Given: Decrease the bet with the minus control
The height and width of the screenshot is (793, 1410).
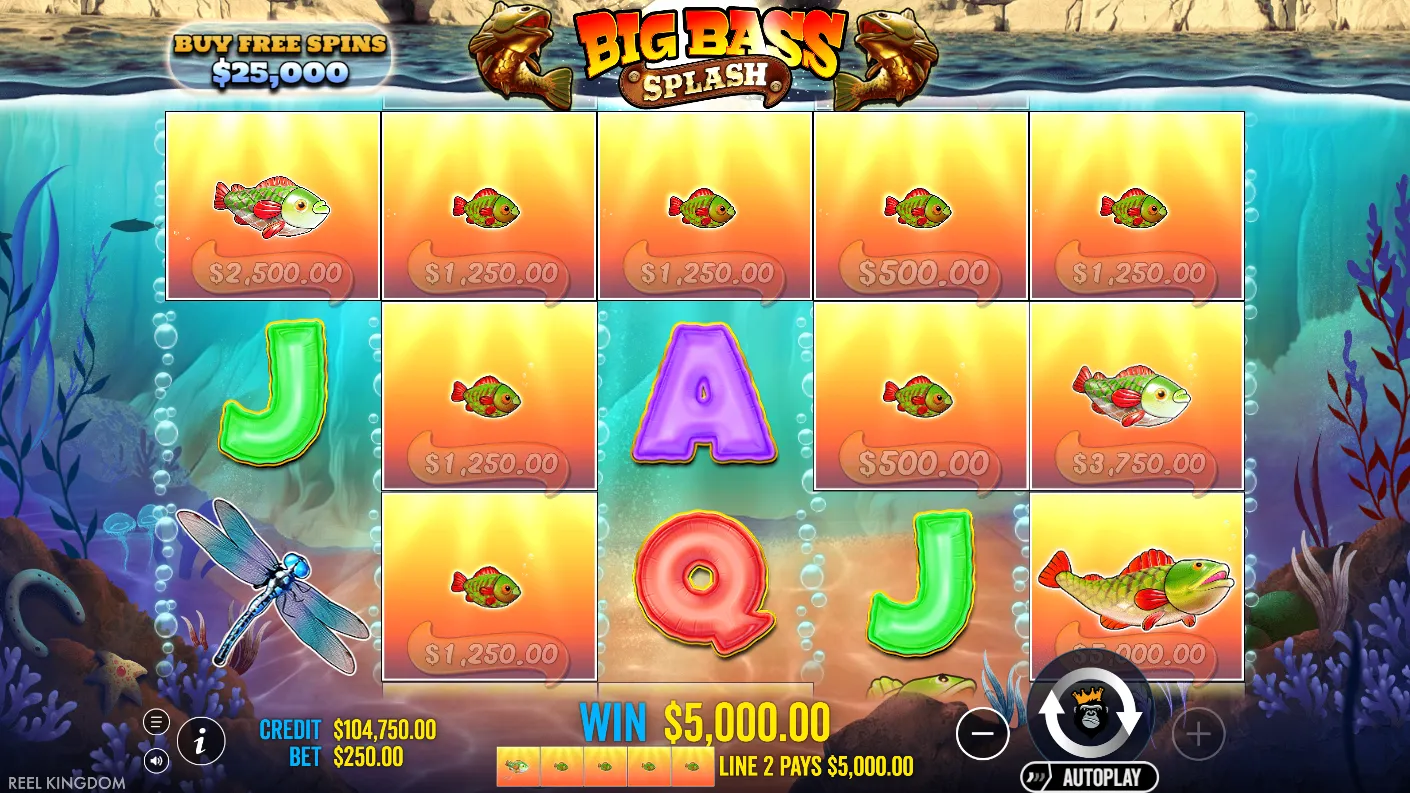Looking at the screenshot, I should [x=982, y=734].
